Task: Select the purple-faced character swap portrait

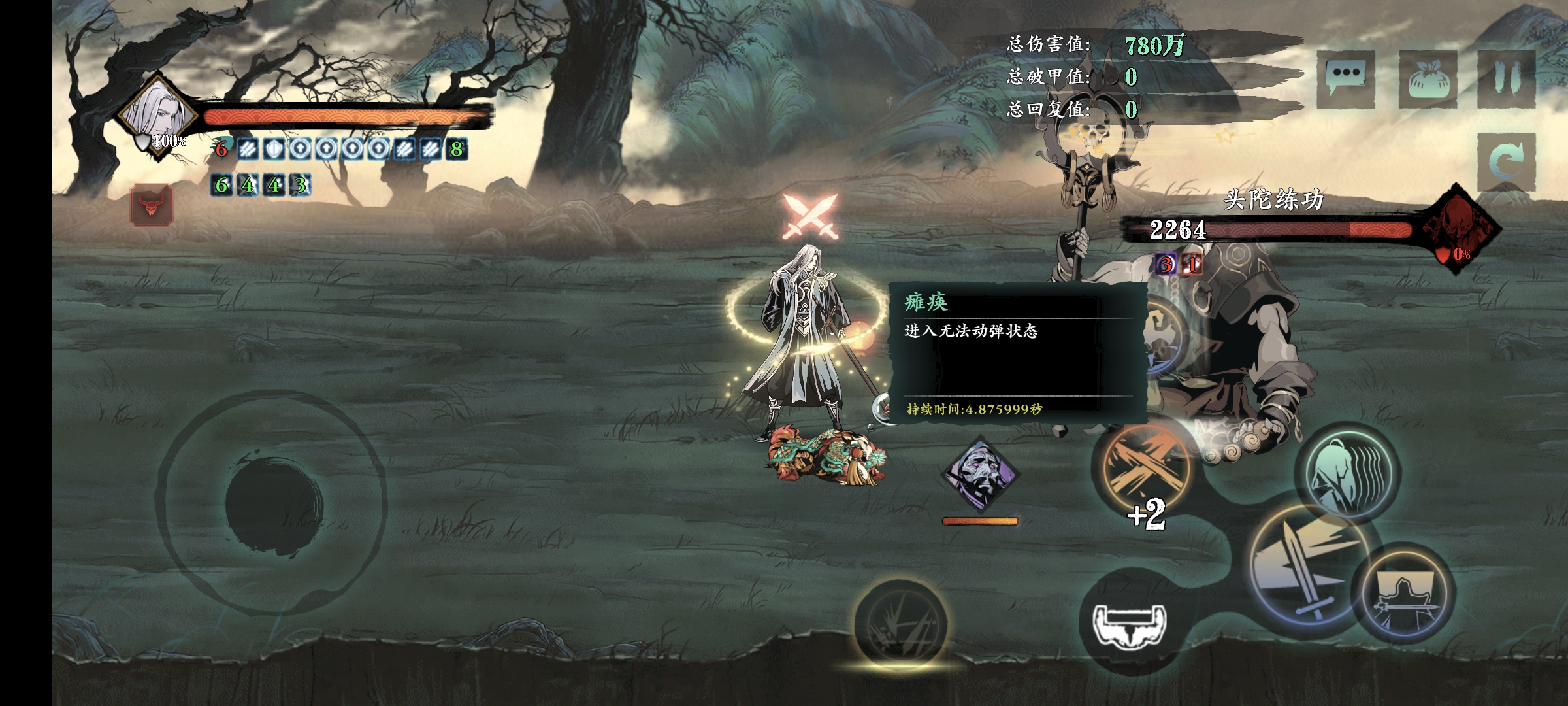Action: point(980,475)
